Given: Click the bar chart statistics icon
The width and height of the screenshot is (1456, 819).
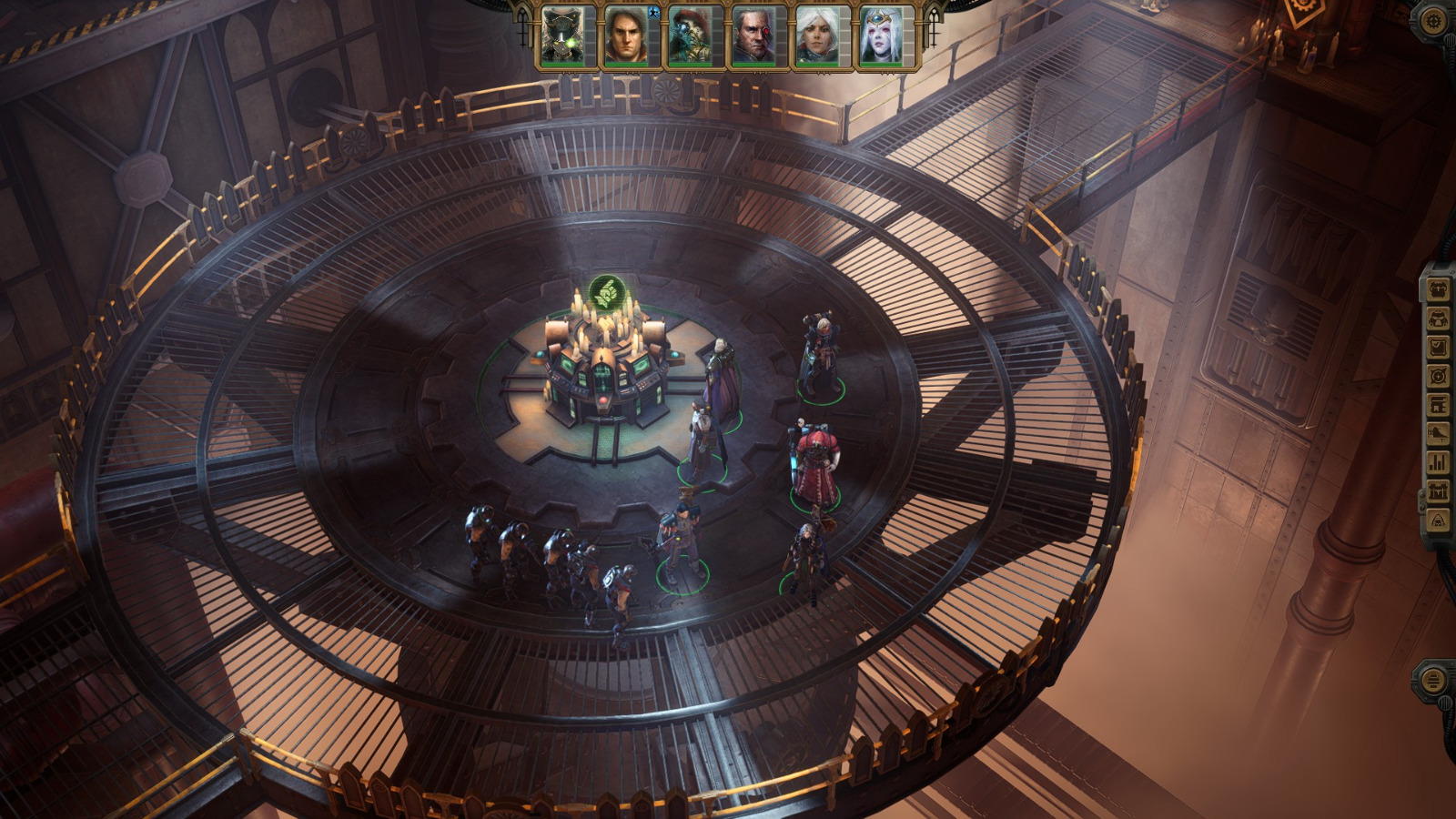Looking at the screenshot, I should [x=1438, y=462].
